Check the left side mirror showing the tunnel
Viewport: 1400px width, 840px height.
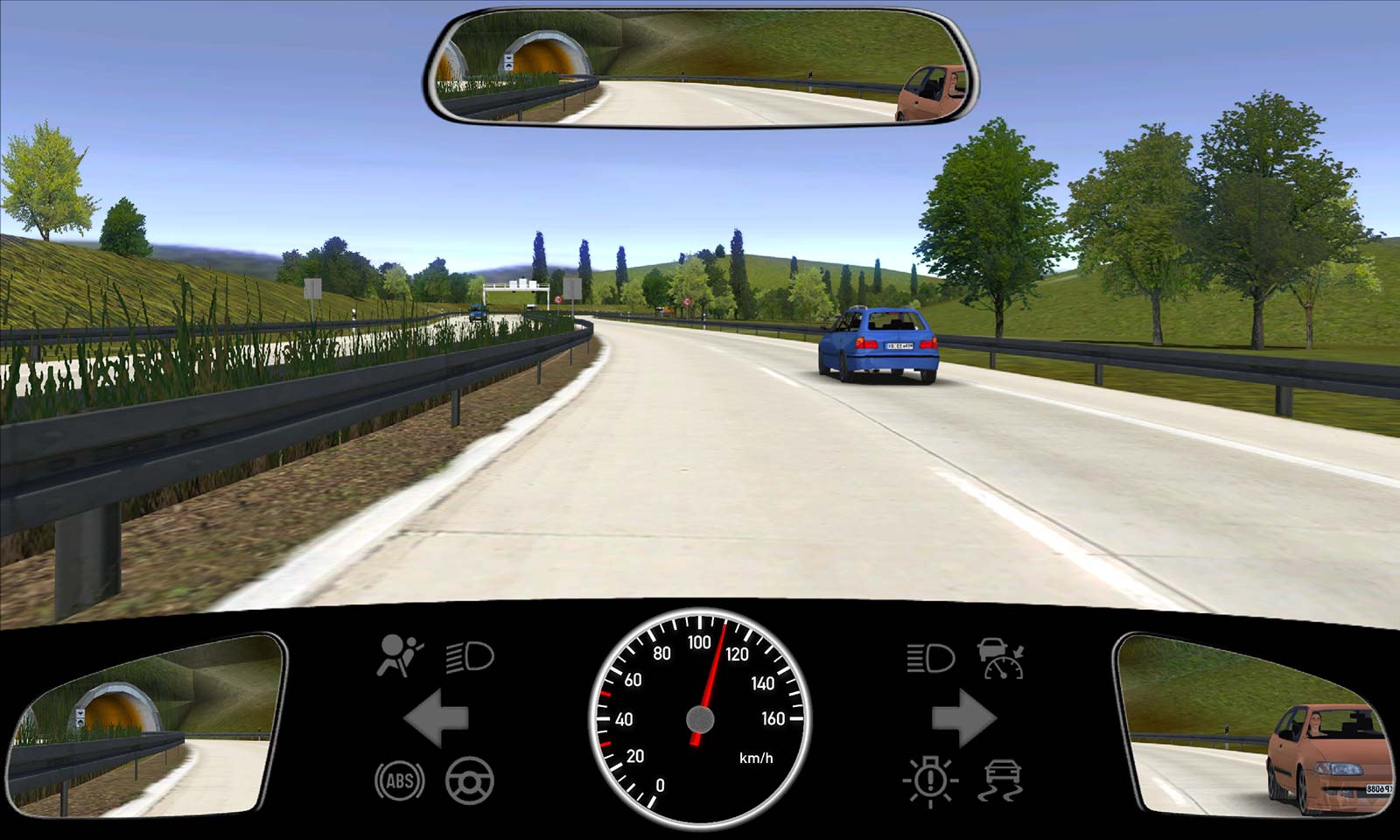tap(146, 726)
